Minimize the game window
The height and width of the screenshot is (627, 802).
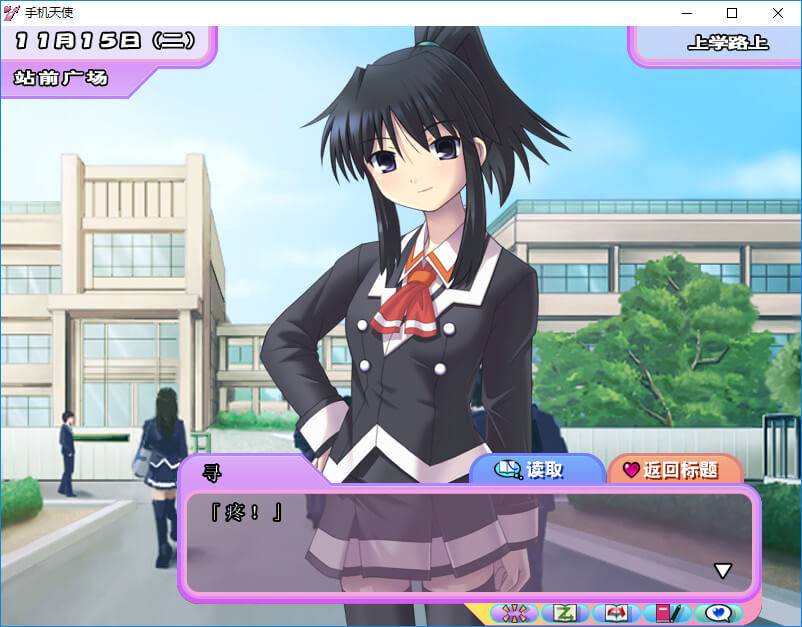click(687, 13)
